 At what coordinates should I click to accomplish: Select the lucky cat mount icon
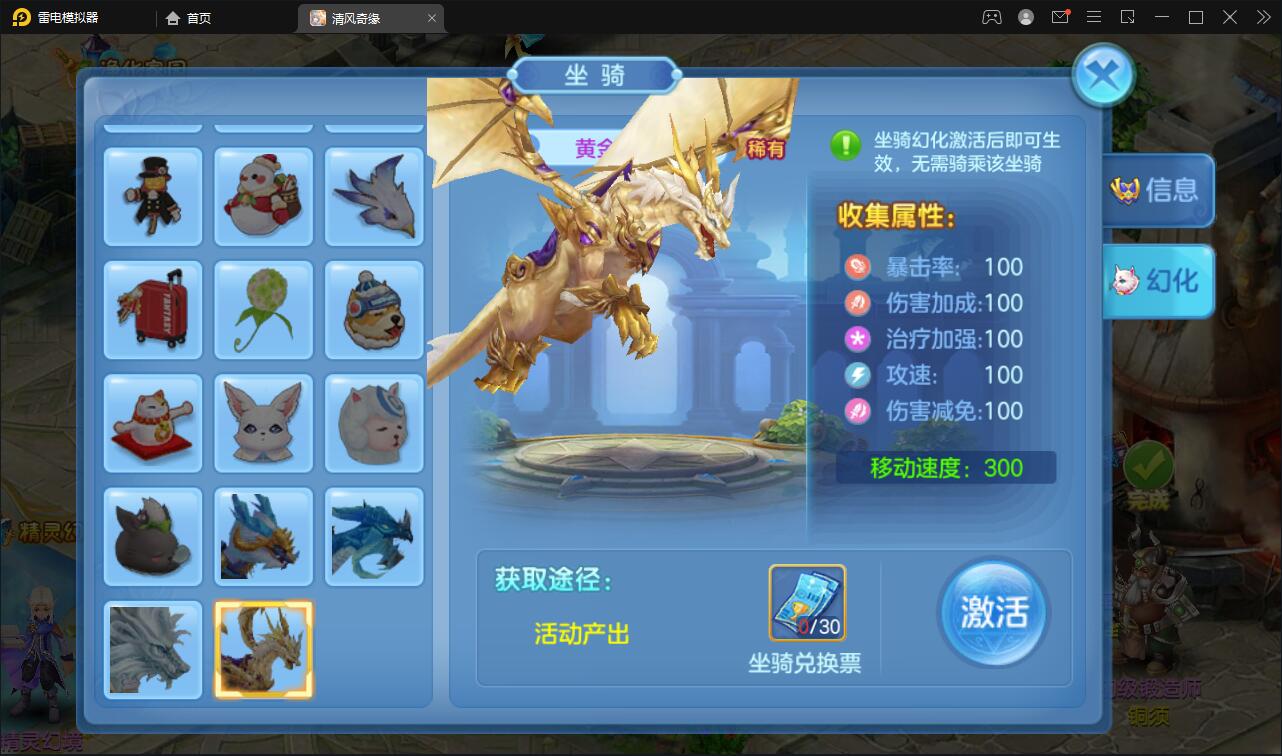click(x=152, y=423)
